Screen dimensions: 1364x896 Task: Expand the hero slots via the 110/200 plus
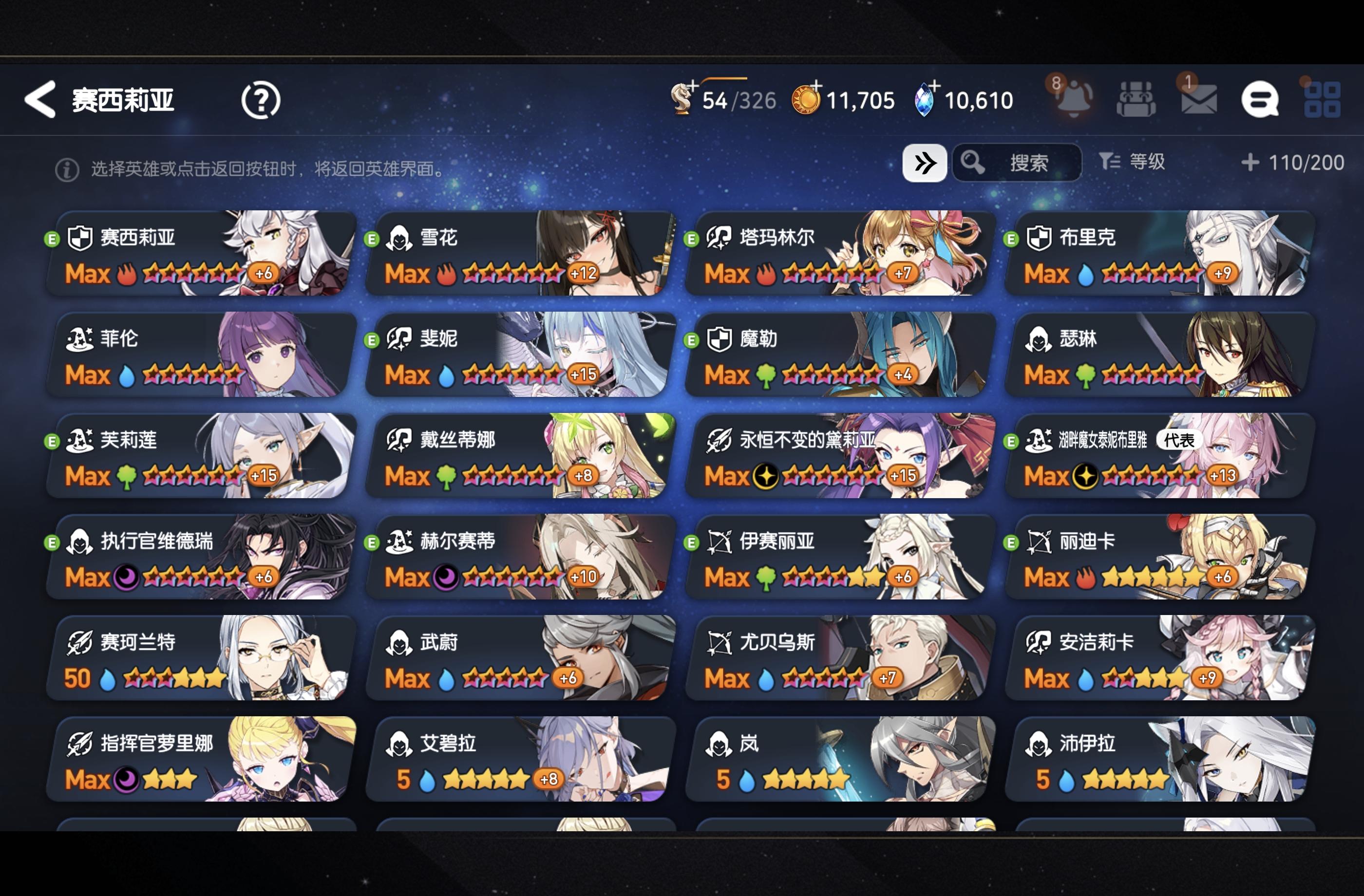[1250, 163]
